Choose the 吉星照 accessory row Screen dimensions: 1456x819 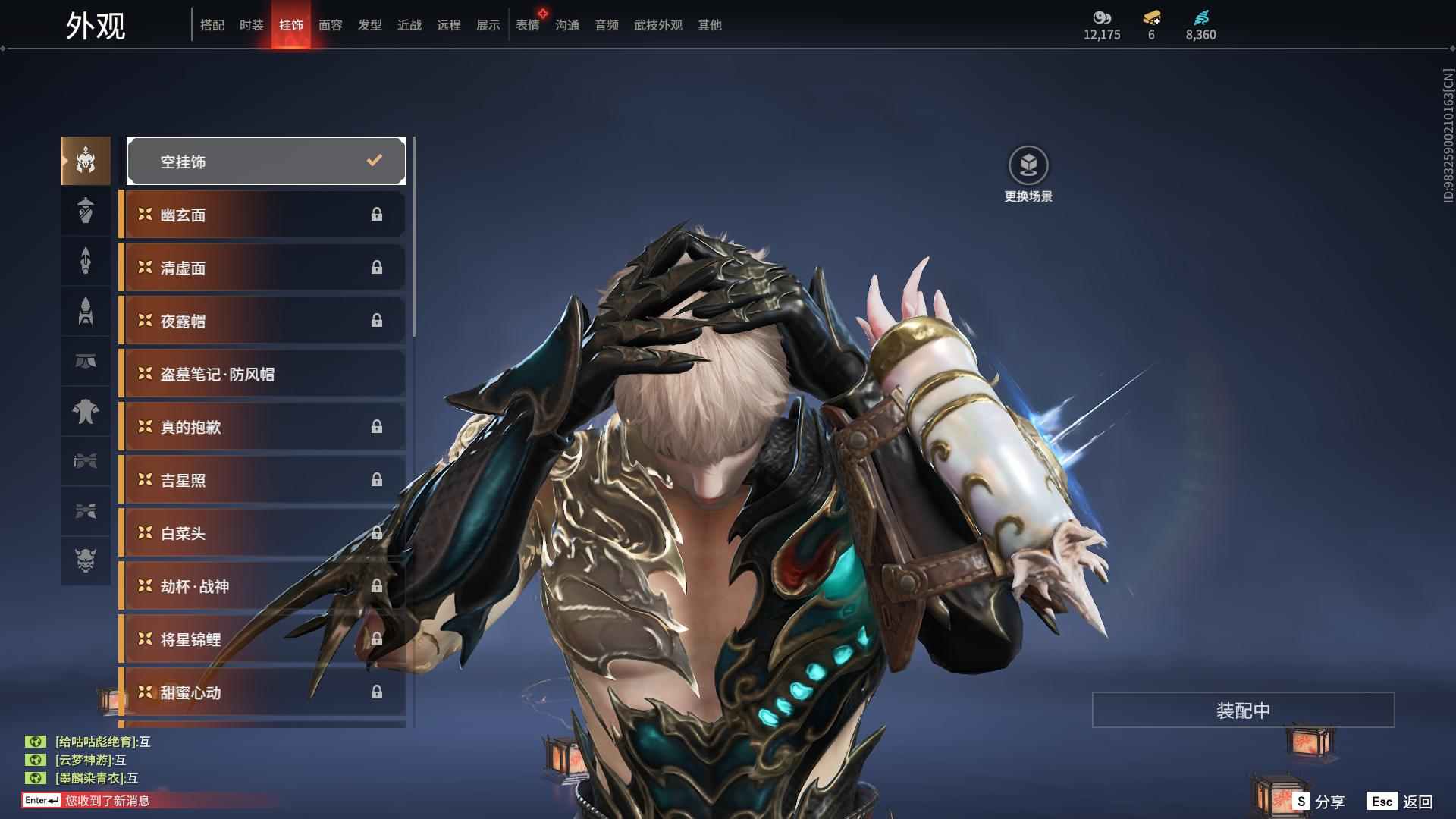coord(263,480)
